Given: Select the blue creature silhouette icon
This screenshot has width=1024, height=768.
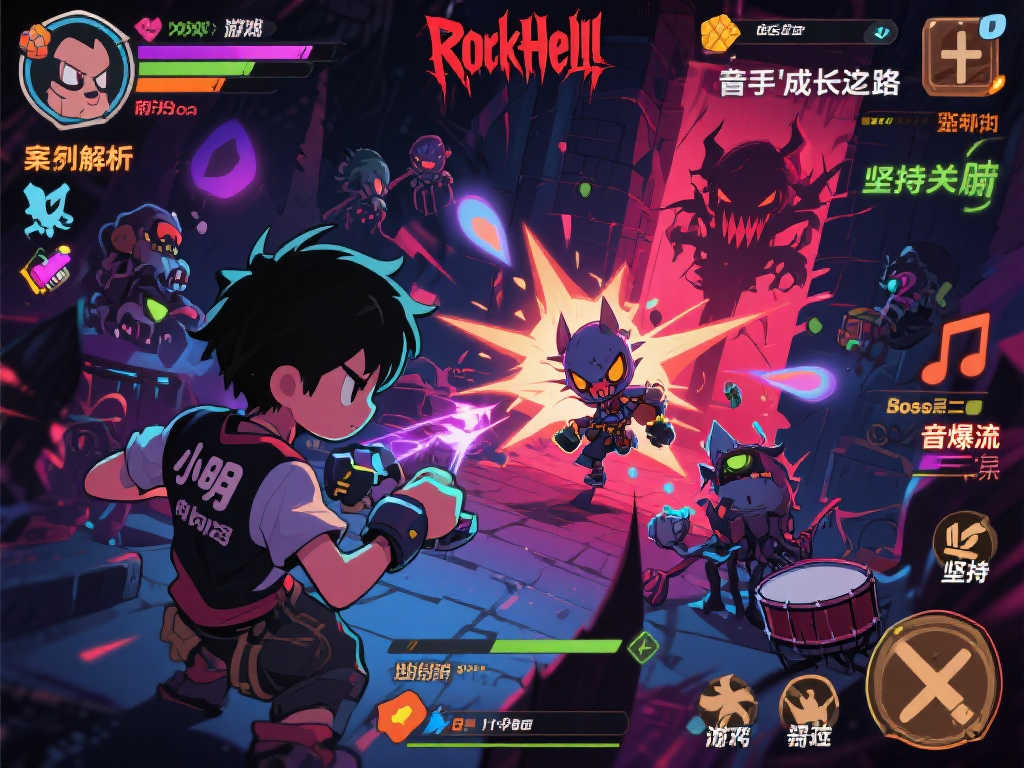Looking at the screenshot, I should pos(49,208).
